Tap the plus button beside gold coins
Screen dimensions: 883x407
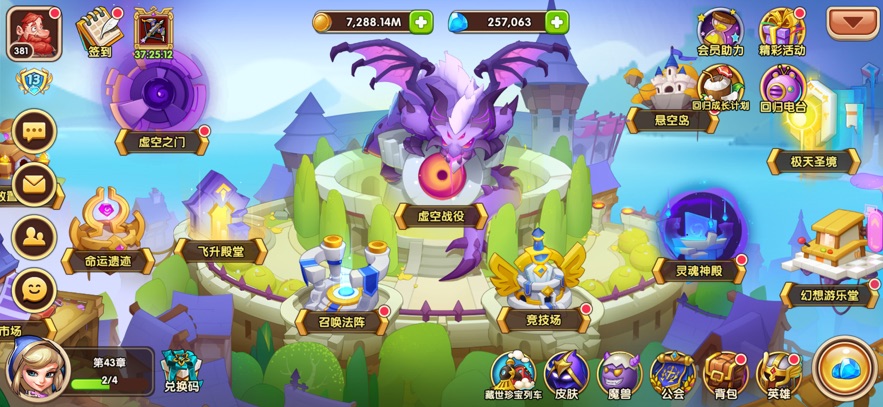[421, 22]
